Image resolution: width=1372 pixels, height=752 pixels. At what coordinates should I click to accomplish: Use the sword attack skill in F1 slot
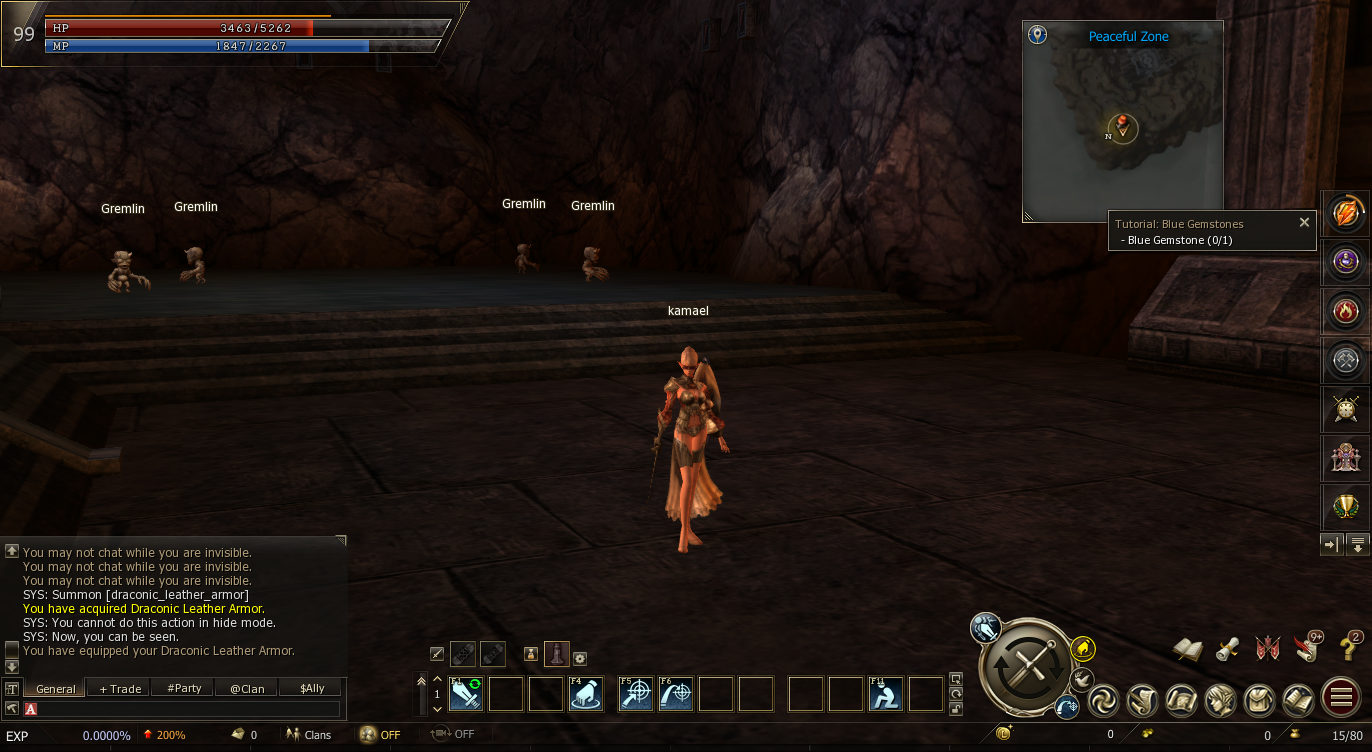[466, 694]
